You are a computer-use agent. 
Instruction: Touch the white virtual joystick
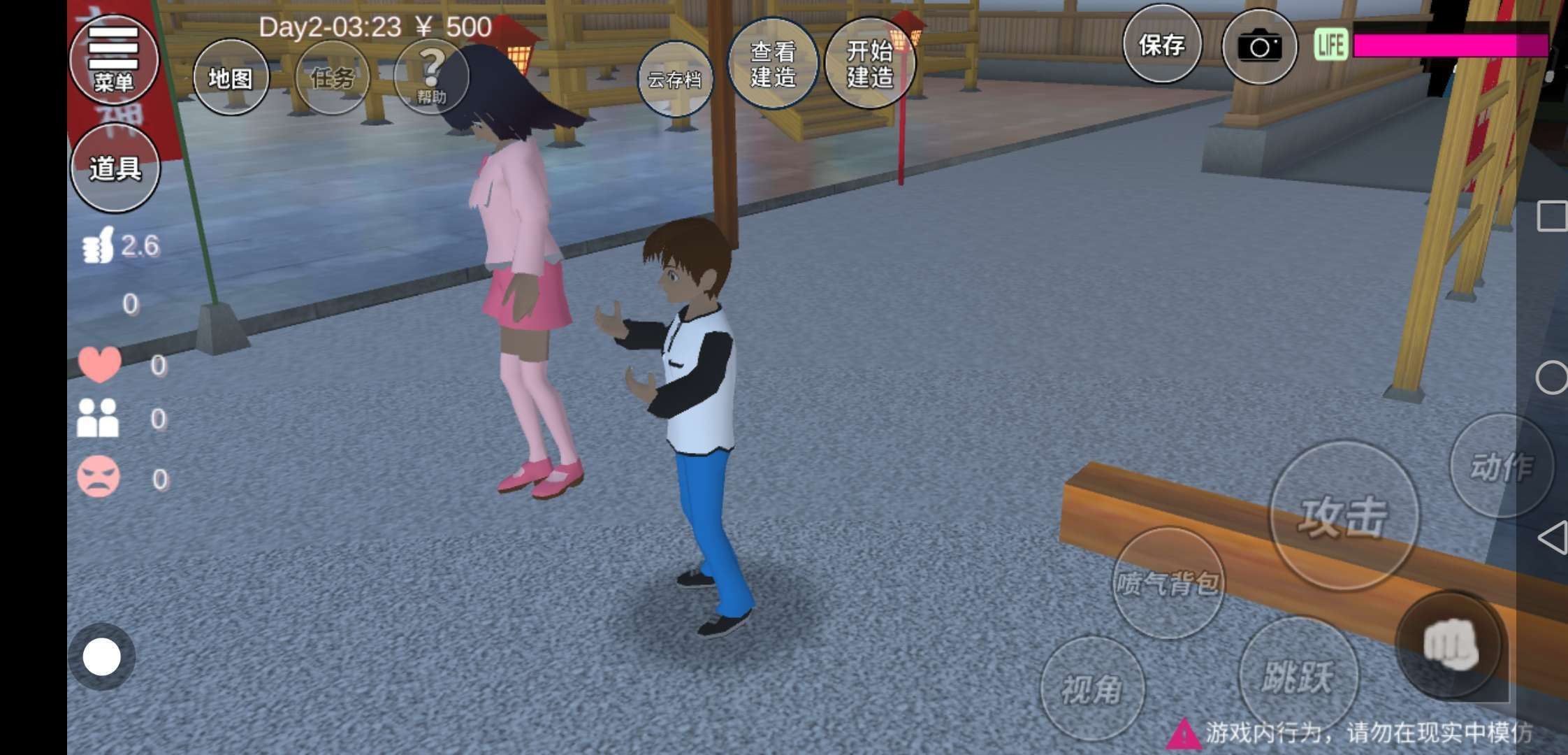point(102,656)
